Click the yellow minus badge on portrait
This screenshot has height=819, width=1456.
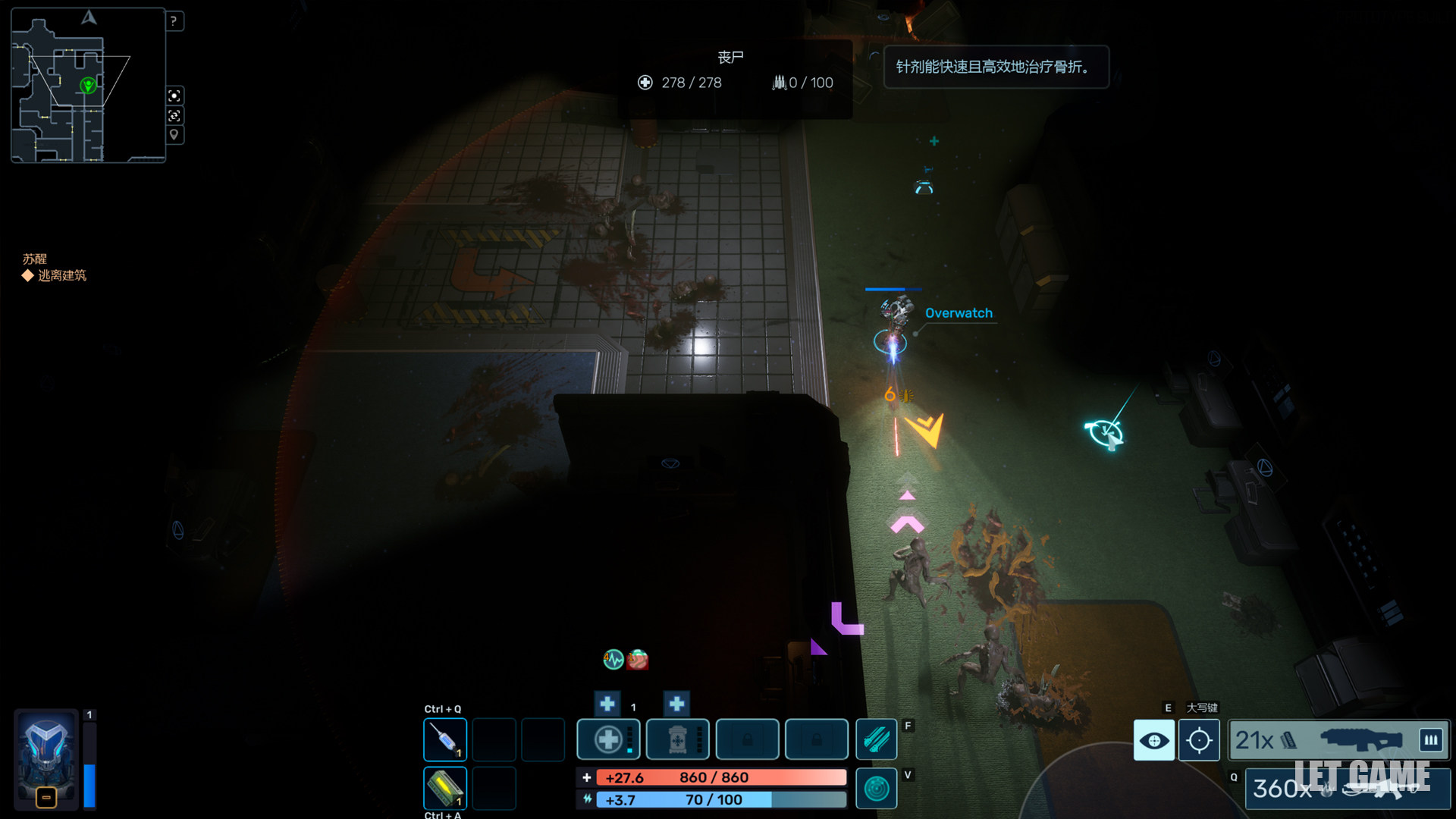coord(46,797)
